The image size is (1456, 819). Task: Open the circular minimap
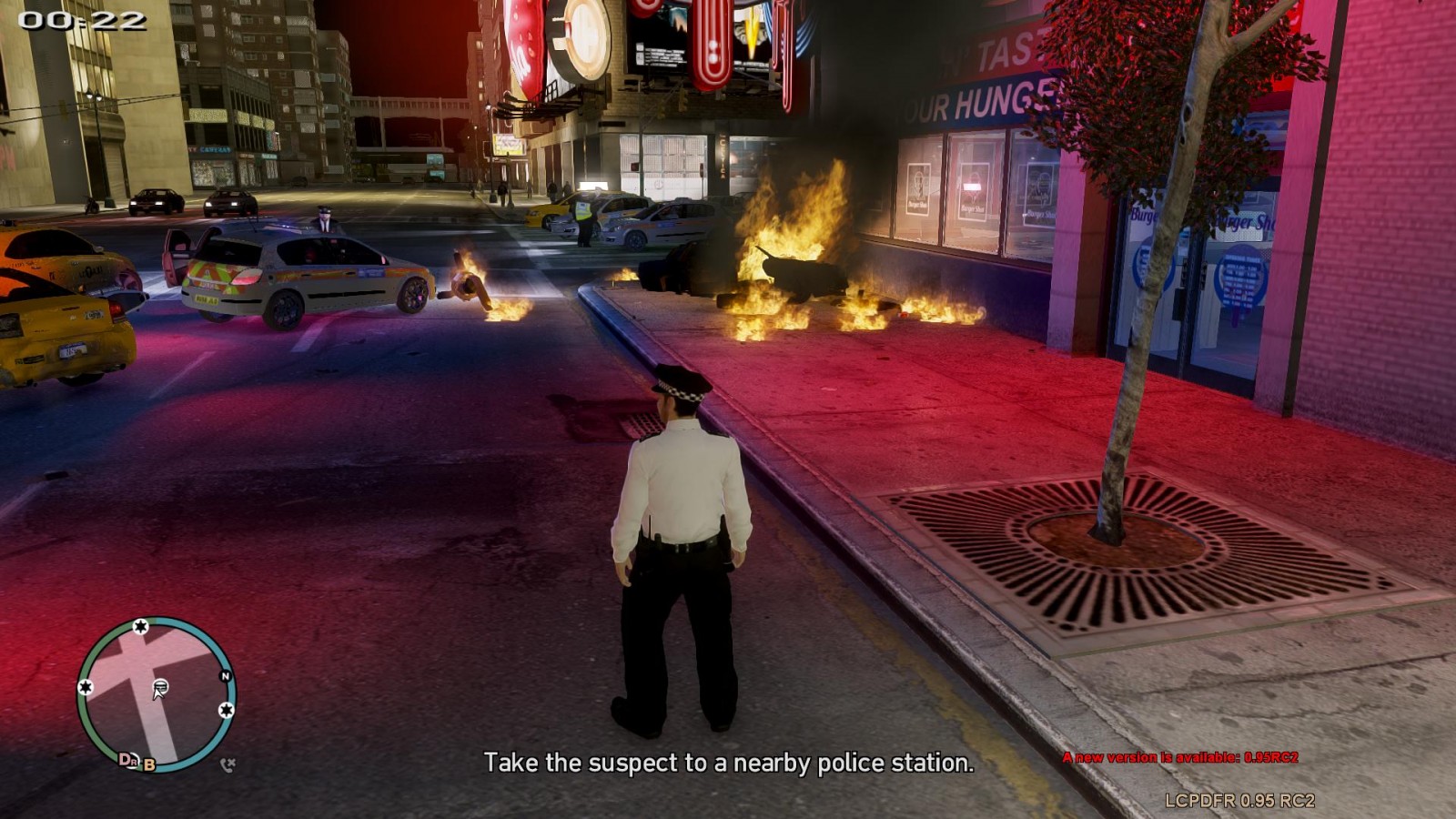tap(156, 693)
